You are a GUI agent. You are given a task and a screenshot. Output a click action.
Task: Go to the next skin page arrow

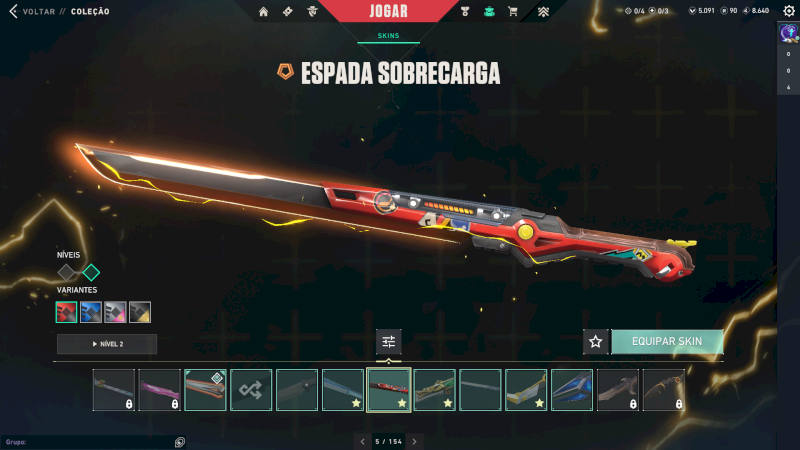[414, 441]
